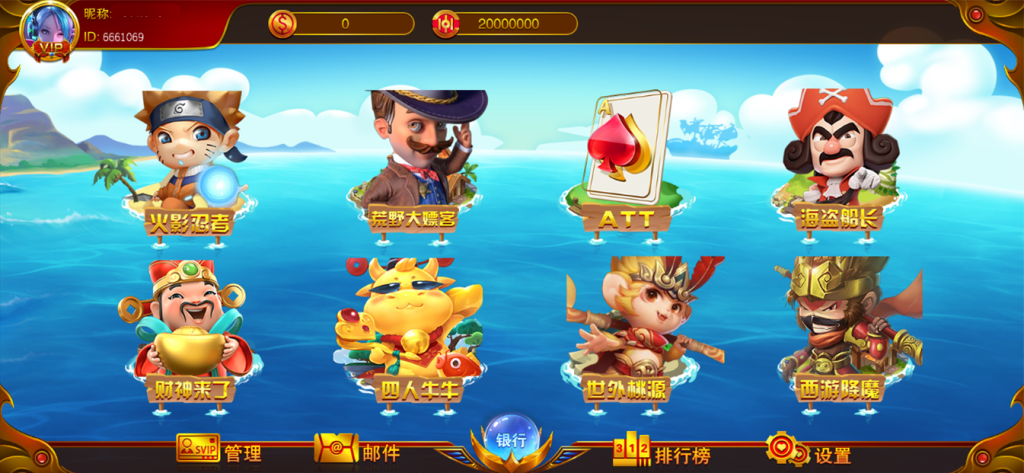Click the VIP player avatar

point(49,30)
